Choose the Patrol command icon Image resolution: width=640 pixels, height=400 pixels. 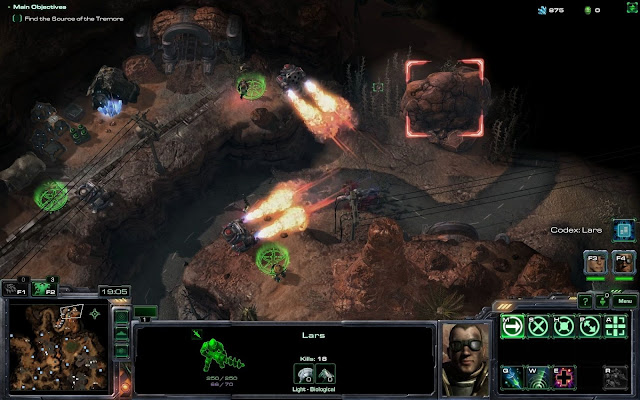pos(591,326)
